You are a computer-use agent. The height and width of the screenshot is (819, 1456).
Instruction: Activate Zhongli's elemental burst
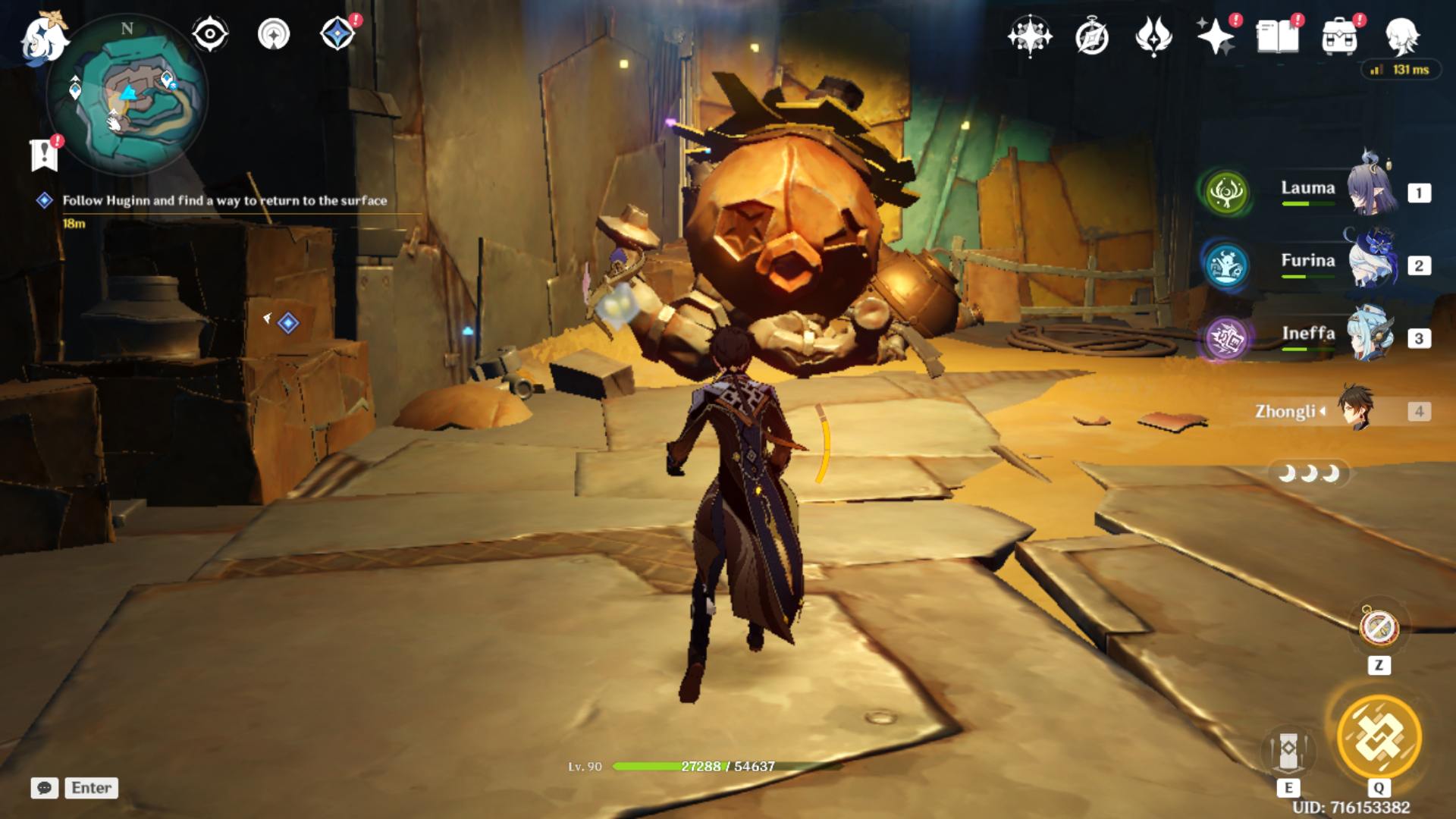1379,737
